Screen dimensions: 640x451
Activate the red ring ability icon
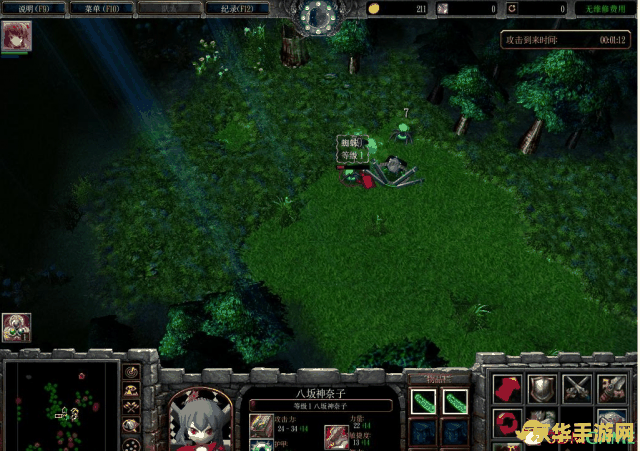click(x=505, y=422)
